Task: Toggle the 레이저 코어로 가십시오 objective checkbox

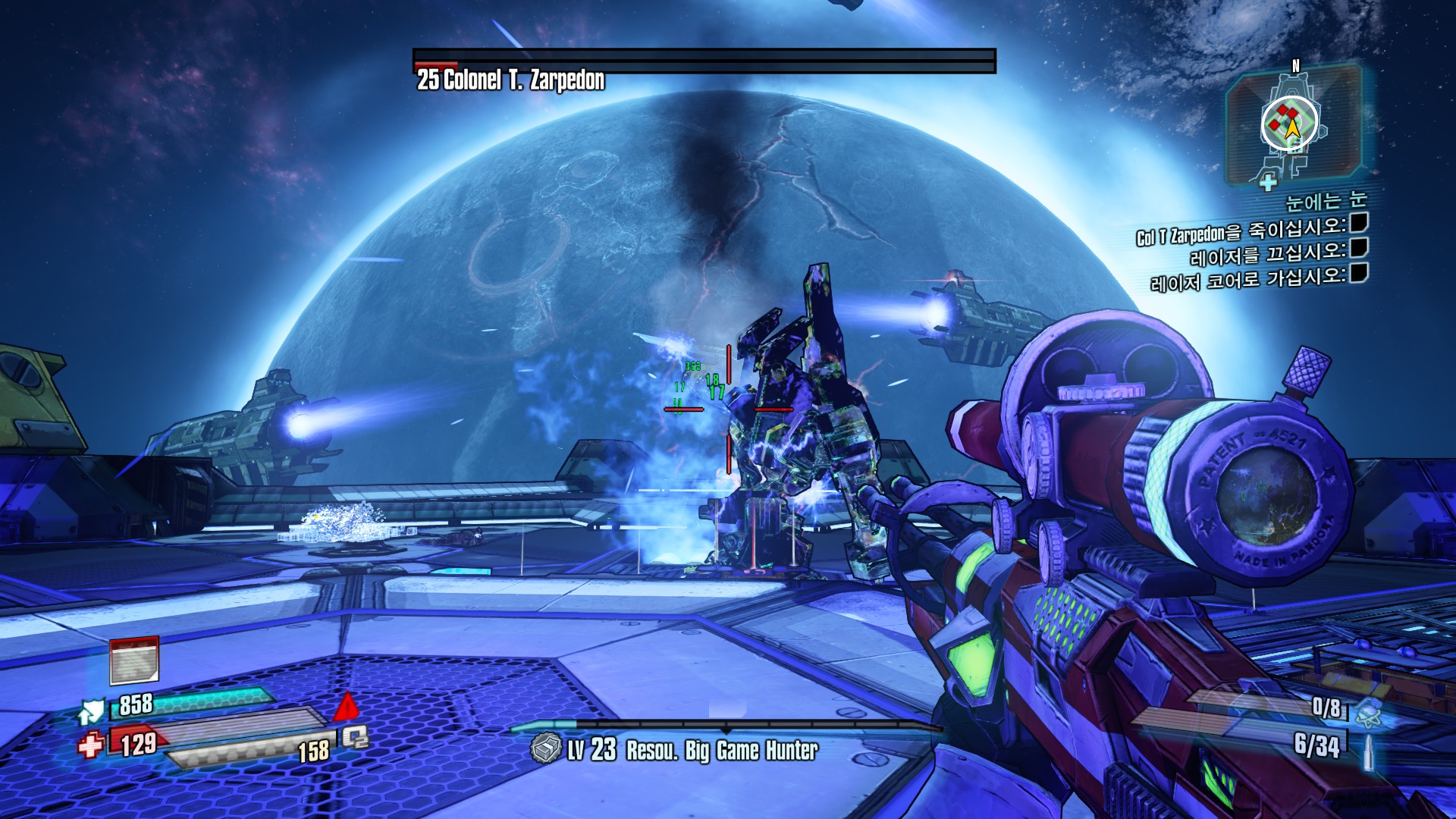Action: (x=1359, y=272)
